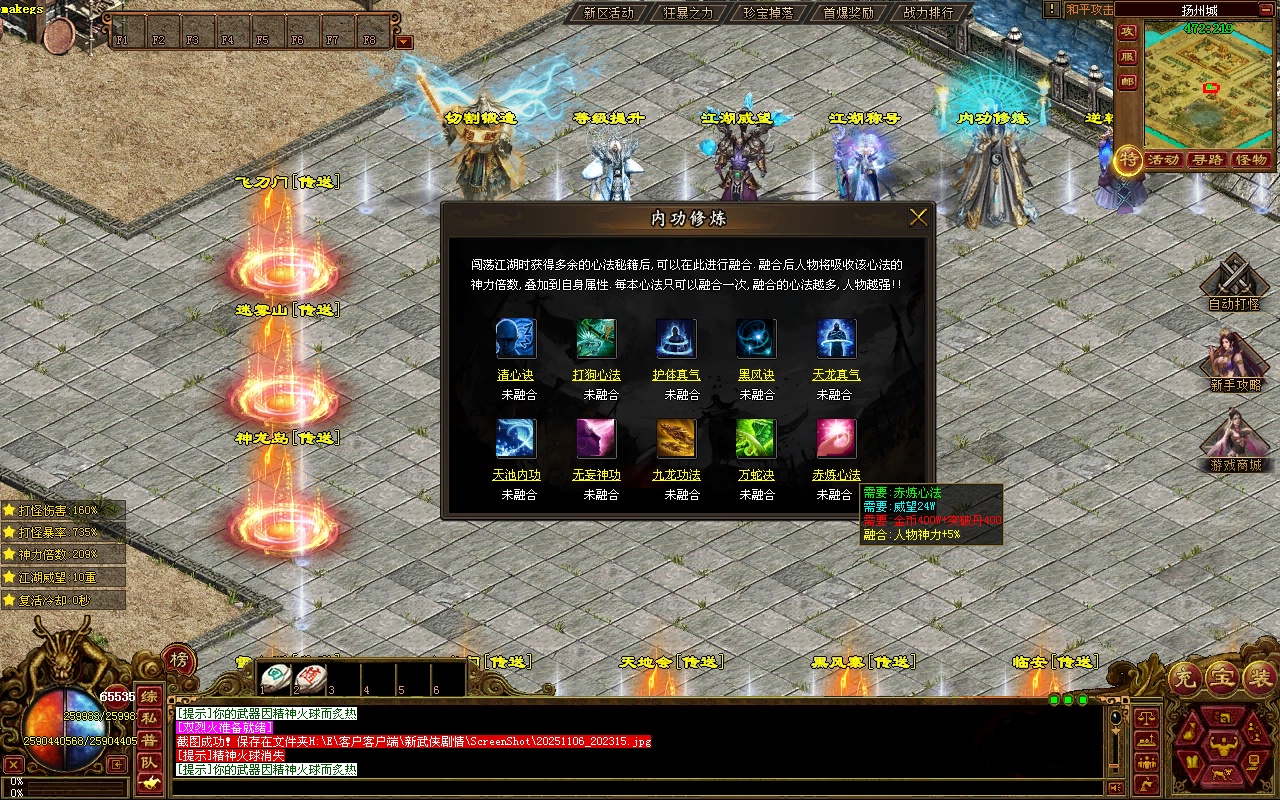Click the 怪物 button below the minimap
Viewport: 1280px width, 800px height.
[x=1250, y=160]
